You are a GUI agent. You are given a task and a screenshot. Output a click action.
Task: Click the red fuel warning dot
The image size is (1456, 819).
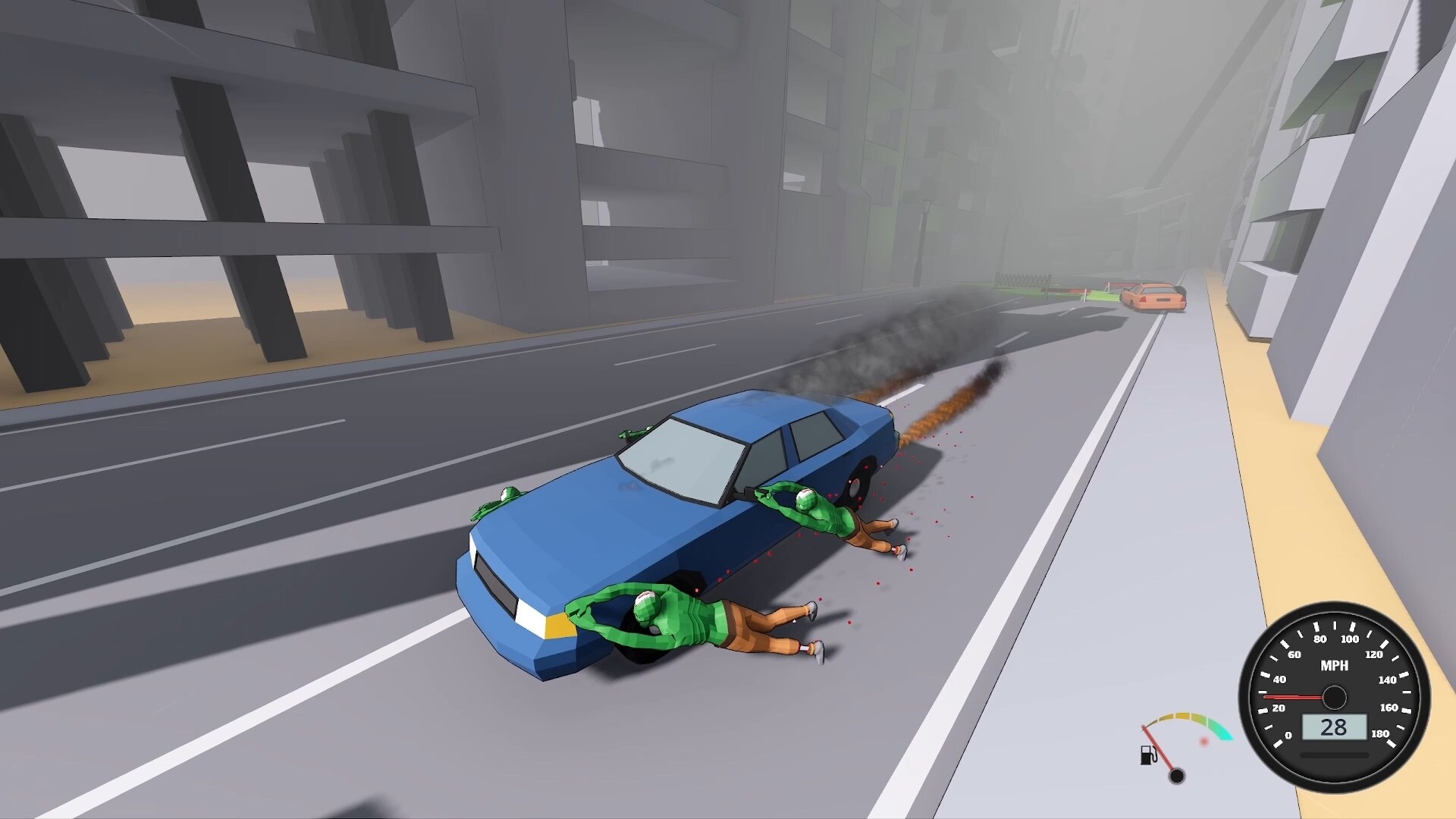(x=1204, y=742)
